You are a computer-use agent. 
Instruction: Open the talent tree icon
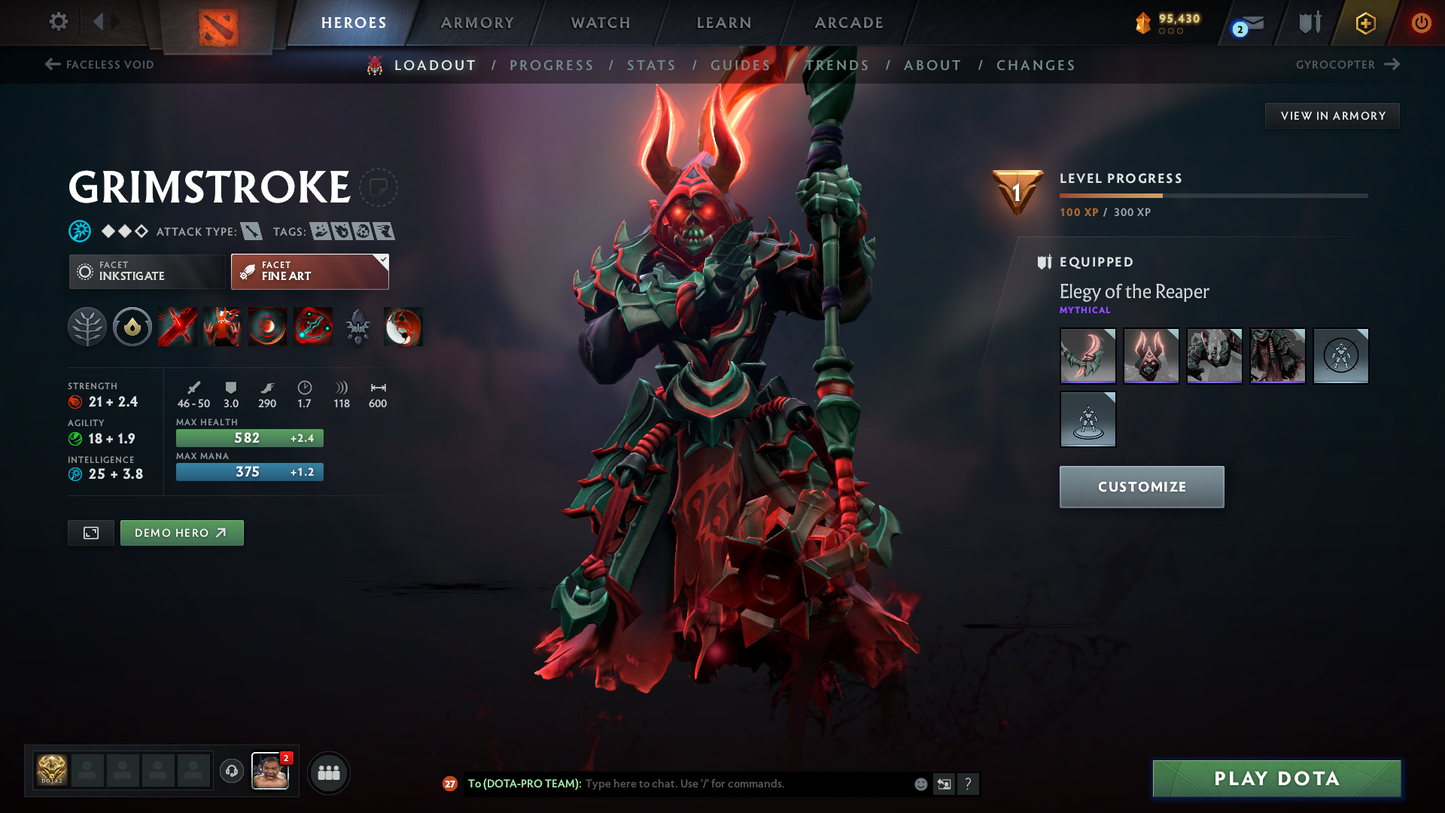(x=87, y=326)
